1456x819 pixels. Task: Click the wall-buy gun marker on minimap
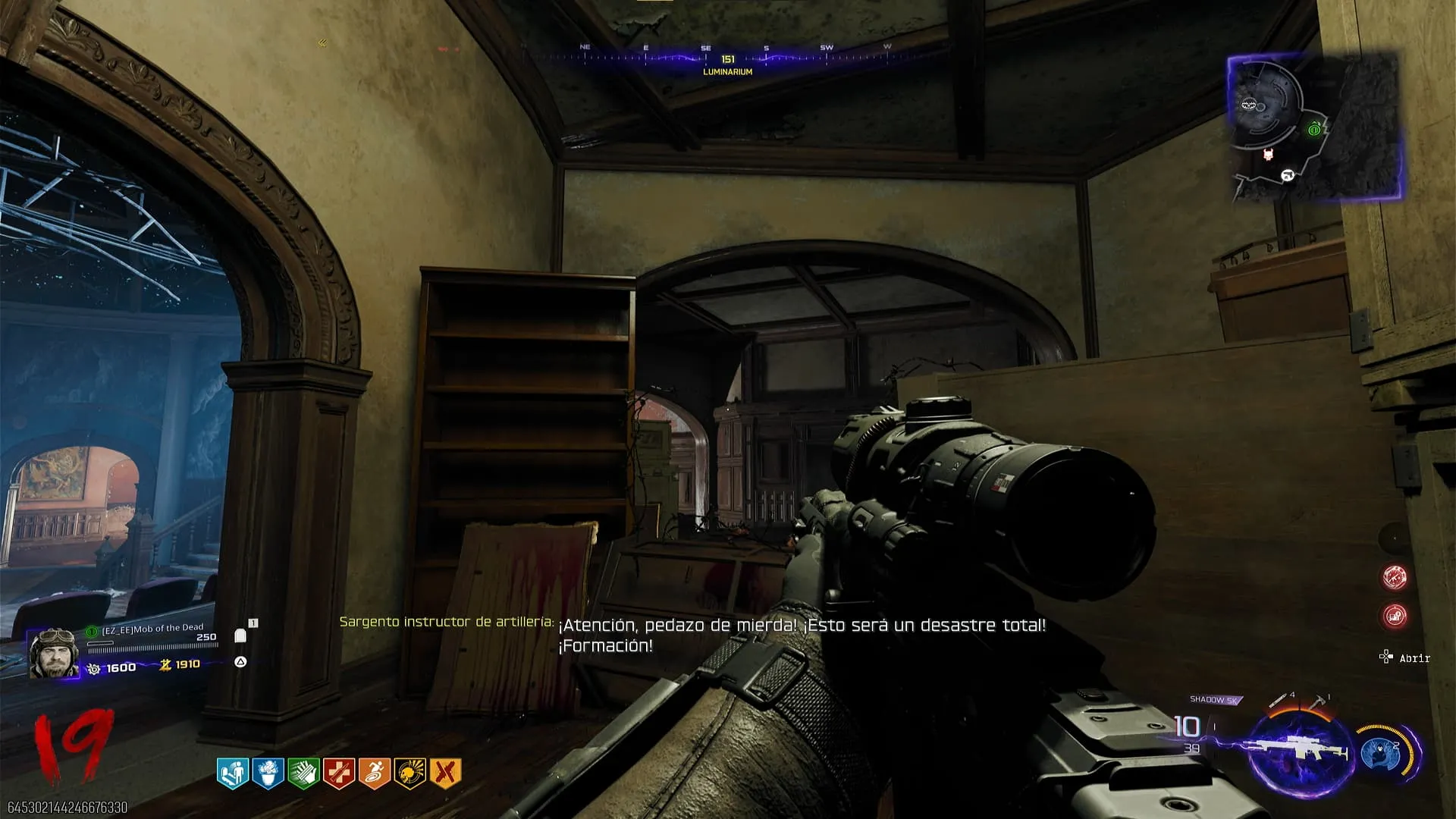pyautogui.click(x=1287, y=176)
